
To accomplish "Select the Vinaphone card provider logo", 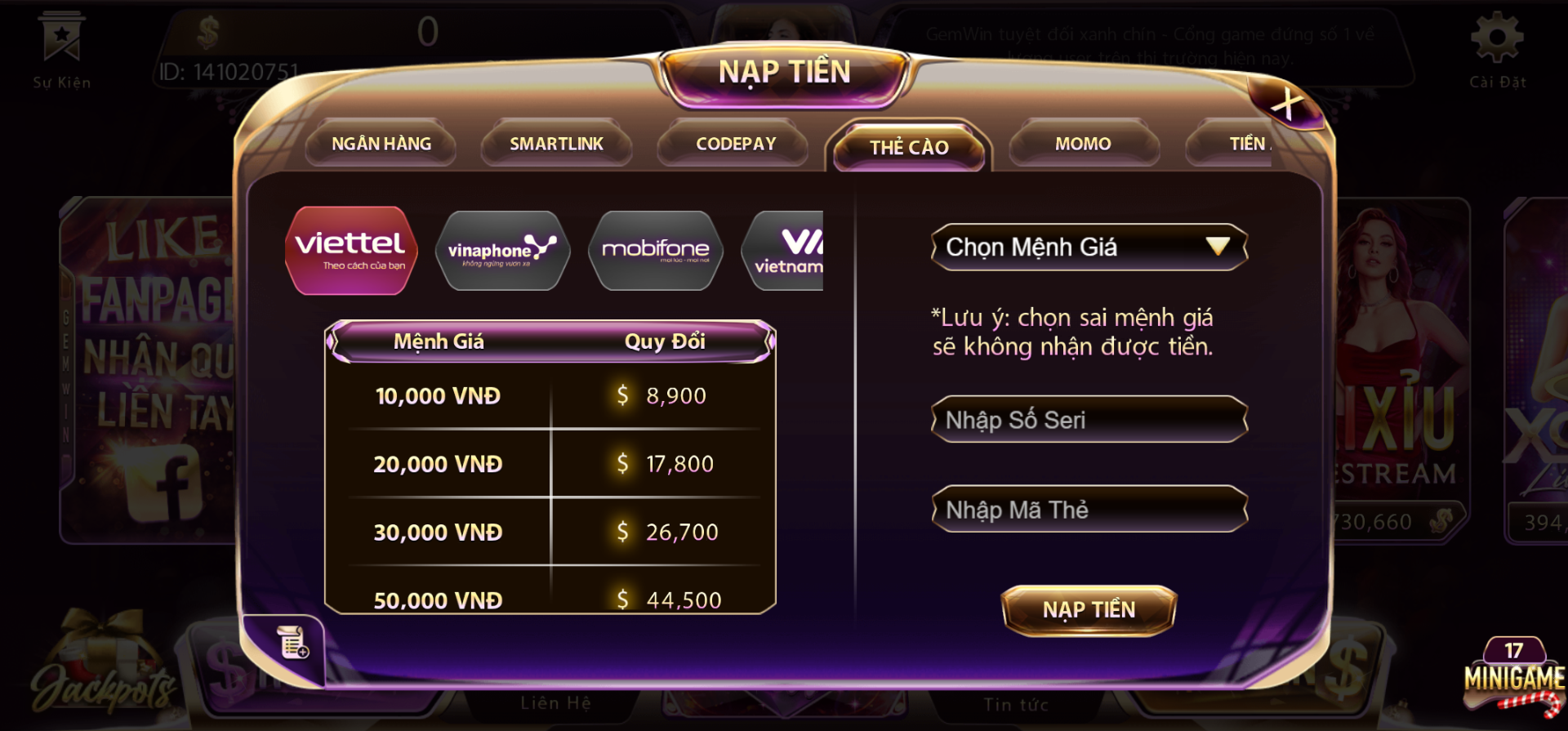I will [503, 251].
